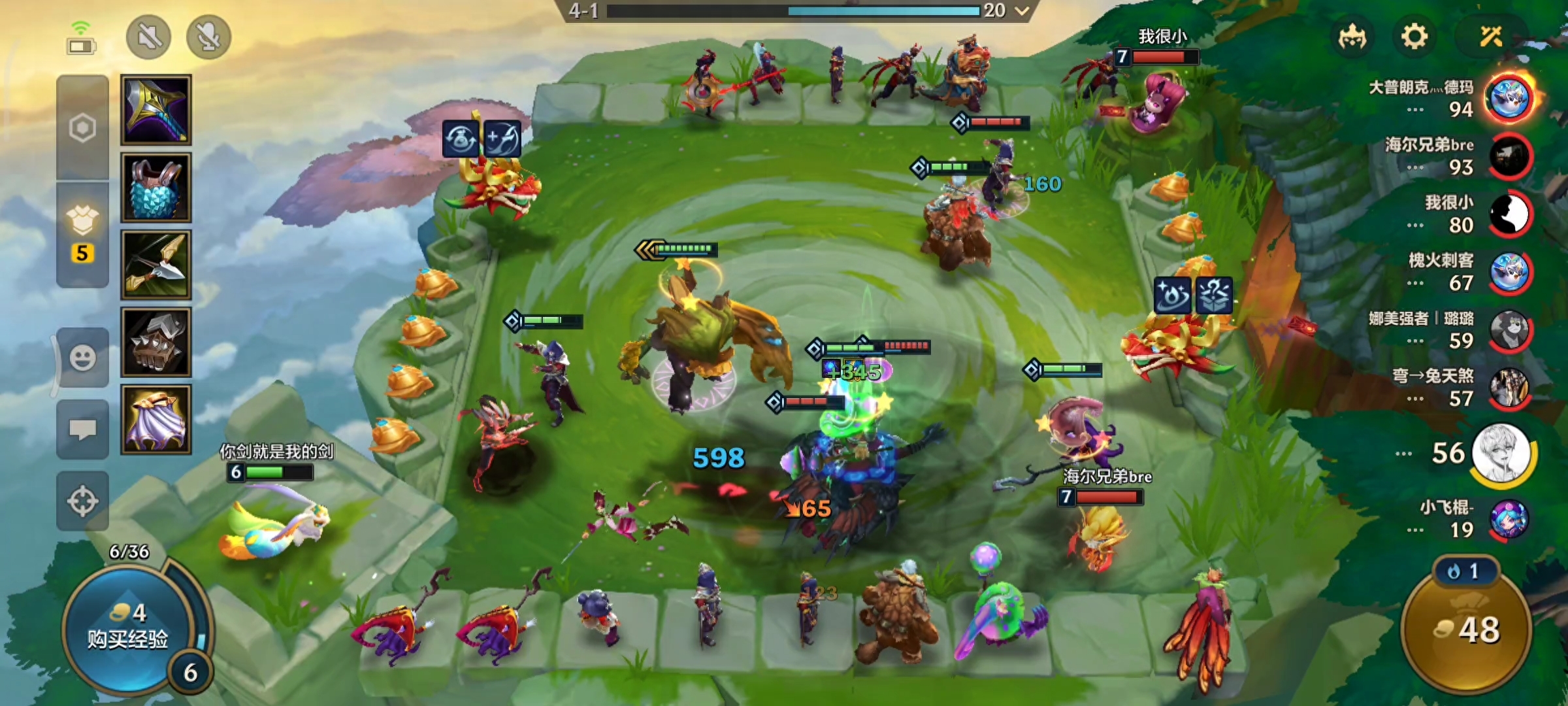Viewport: 1568px width, 706px height.
Task: Buy experience with the 购买经验 button
Action: 128,628
